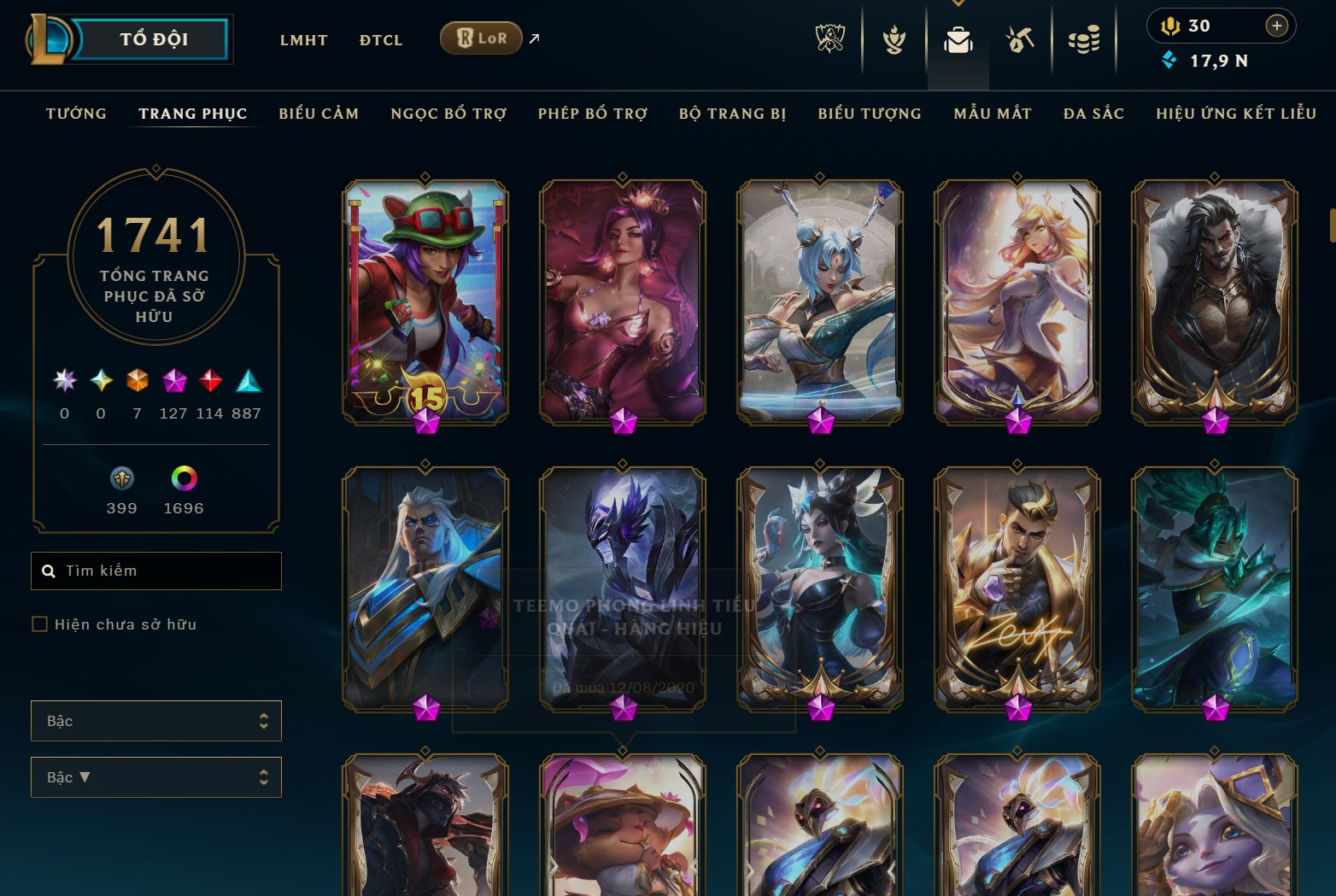This screenshot has width=1336, height=896.
Task: Click the TỔ ĐỘI button
Action: point(154,38)
